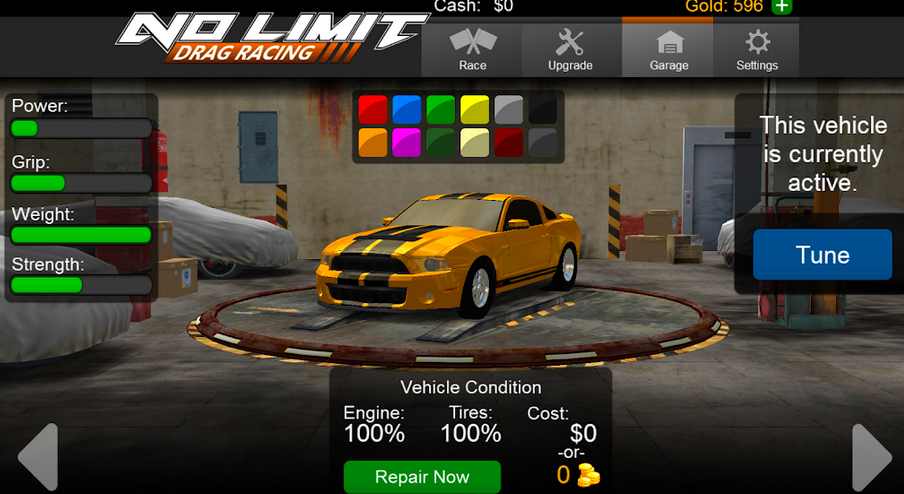Screen dimensions: 904x494
Task: Pick the bright green paint swatch
Action: click(x=441, y=109)
